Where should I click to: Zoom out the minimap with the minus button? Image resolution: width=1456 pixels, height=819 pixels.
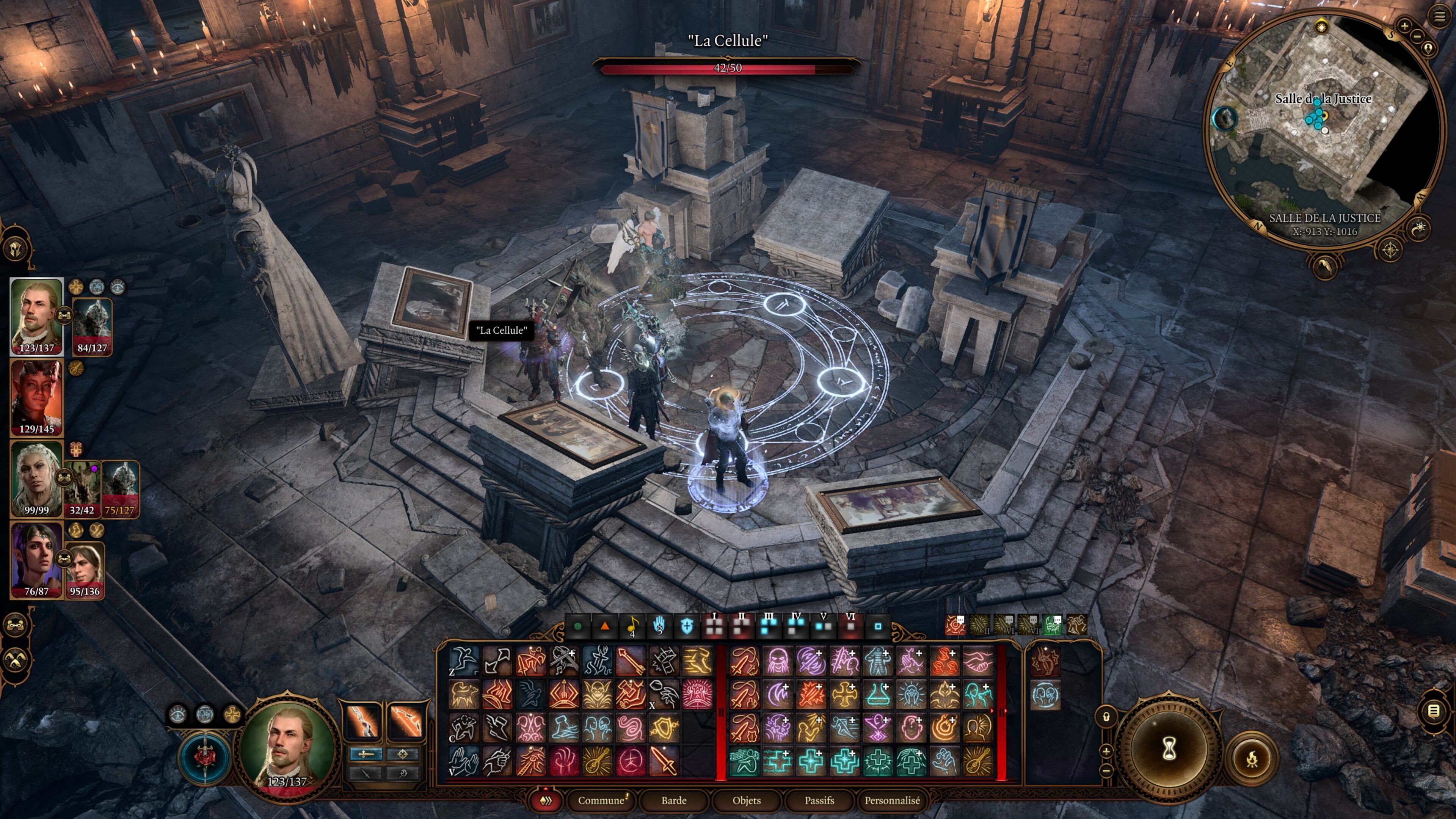(x=1417, y=36)
